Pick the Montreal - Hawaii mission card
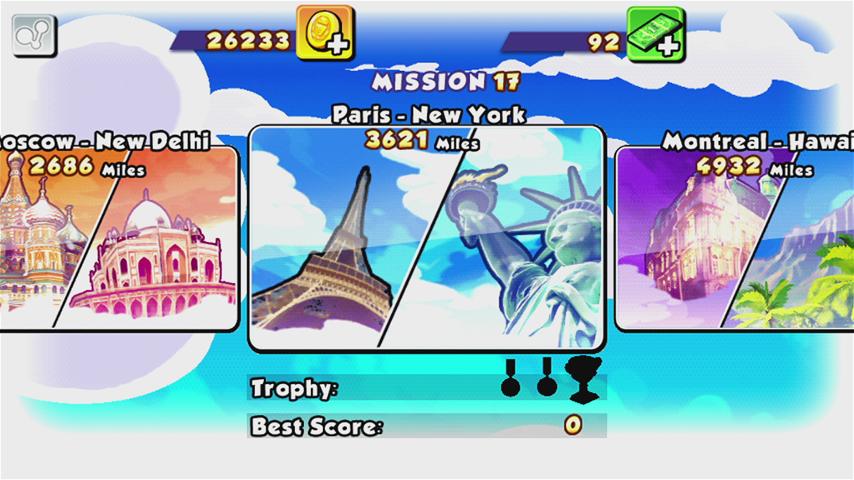Screen dimensions: 854x480 735,240
